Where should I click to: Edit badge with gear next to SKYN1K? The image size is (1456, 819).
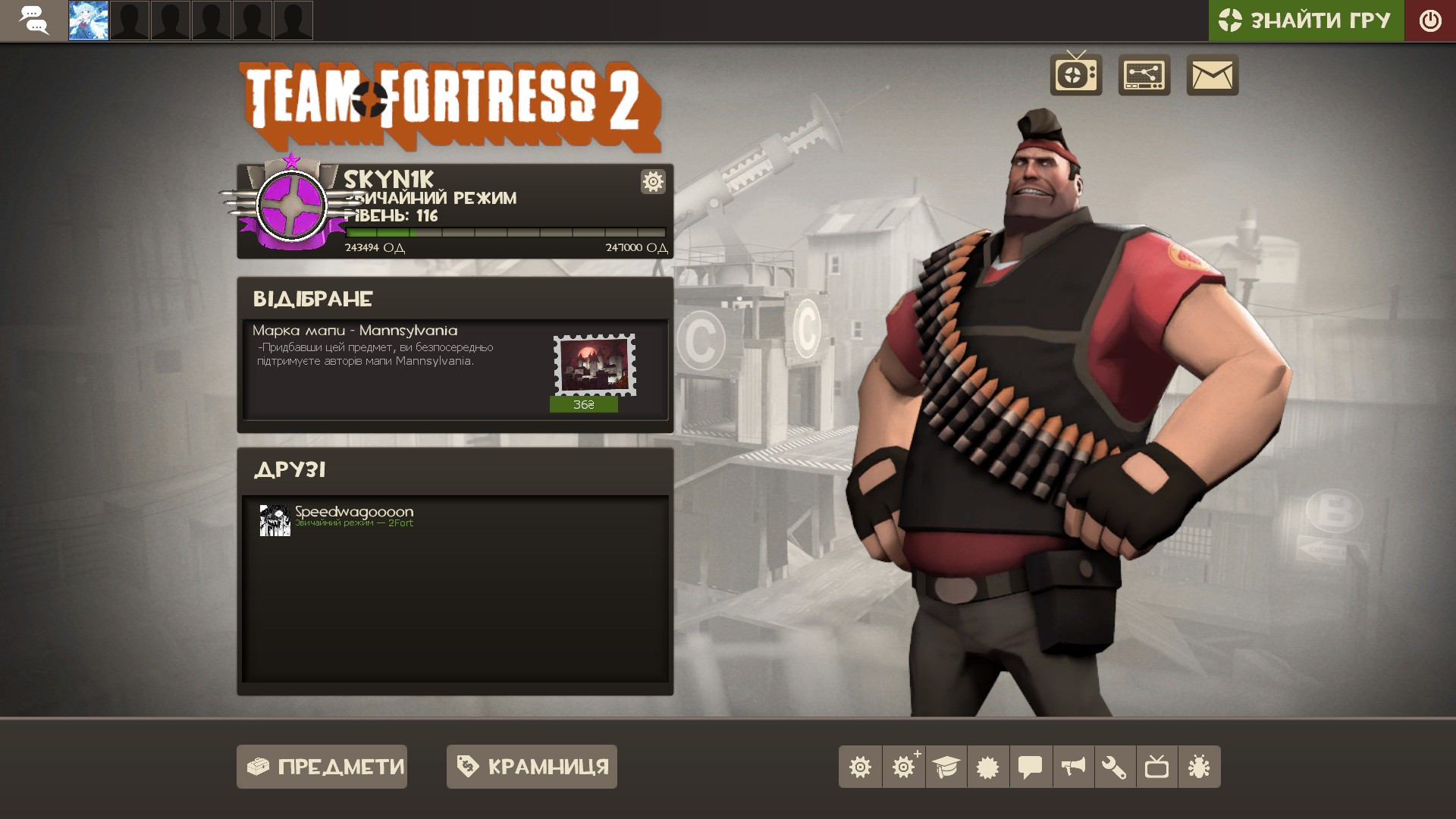pos(653,182)
